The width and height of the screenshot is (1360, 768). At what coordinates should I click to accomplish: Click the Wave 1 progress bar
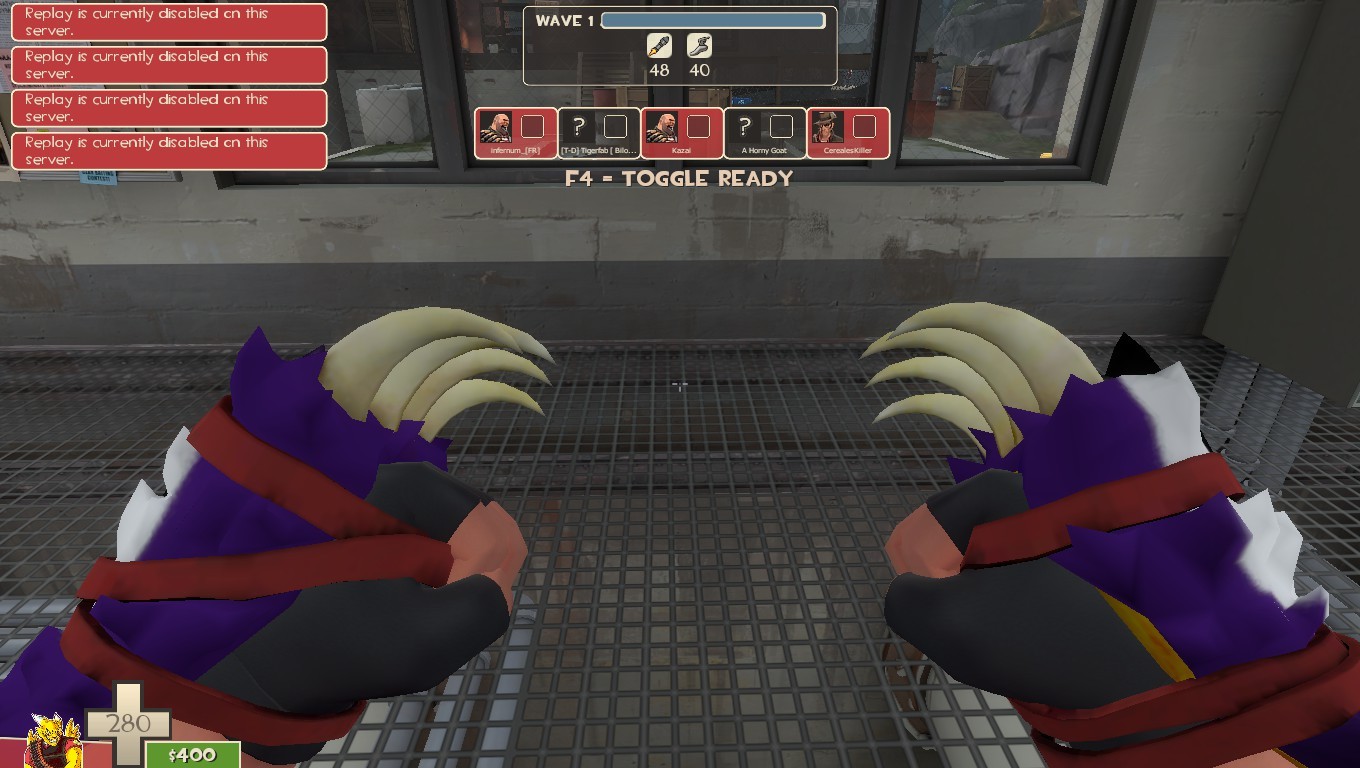click(713, 19)
